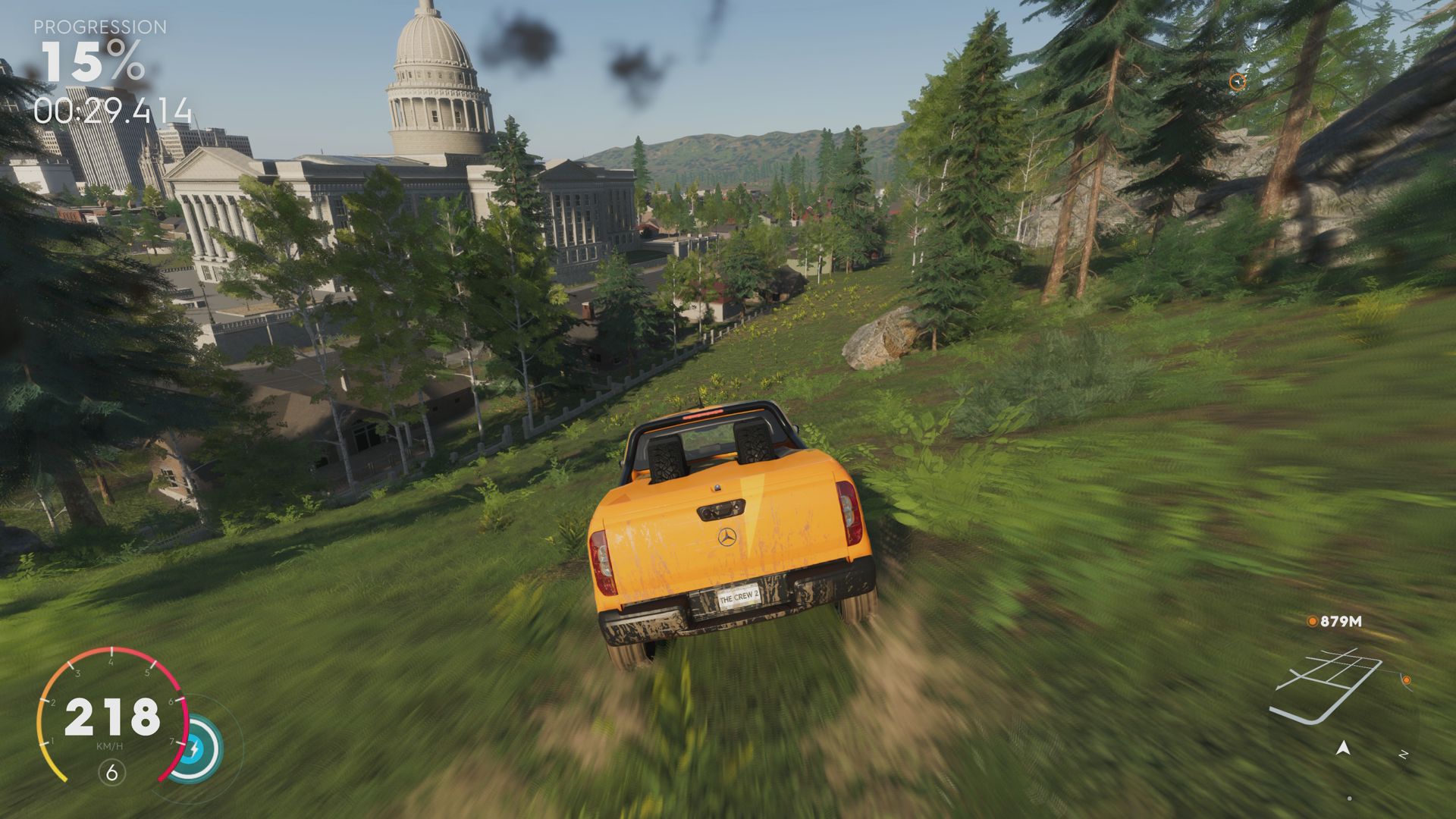This screenshot has height=819, width=1456.
Task: Click the orange destination dot on the minimap edge
Action: coord(1407,680)
